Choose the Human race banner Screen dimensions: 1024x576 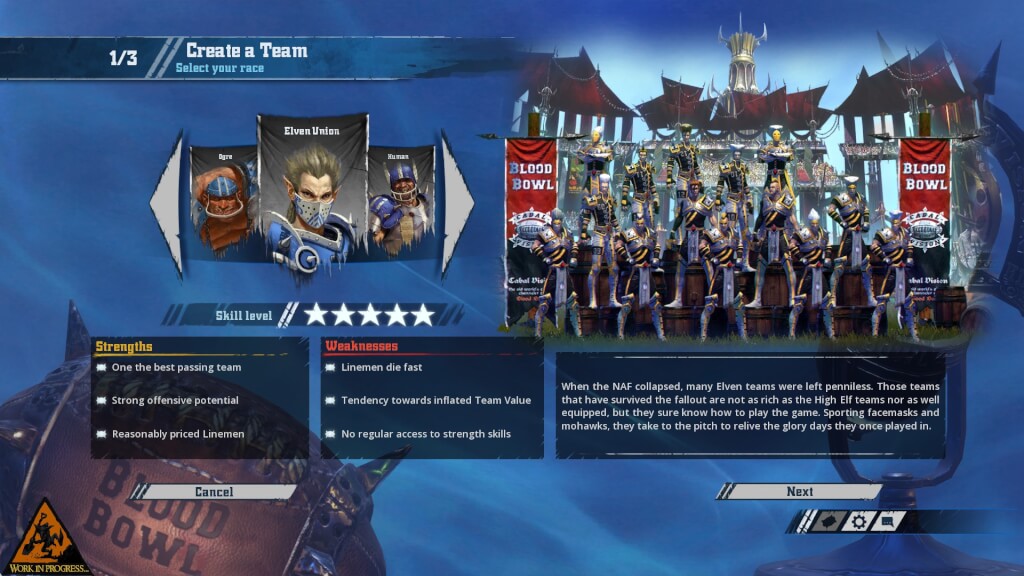402,200
